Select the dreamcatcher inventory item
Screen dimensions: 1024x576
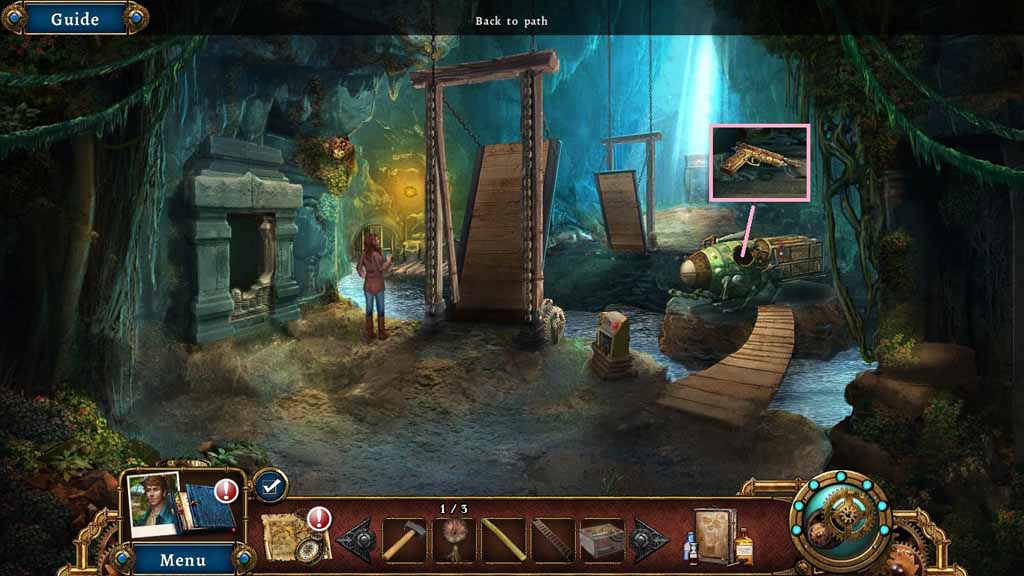click(x=454, y=540)
